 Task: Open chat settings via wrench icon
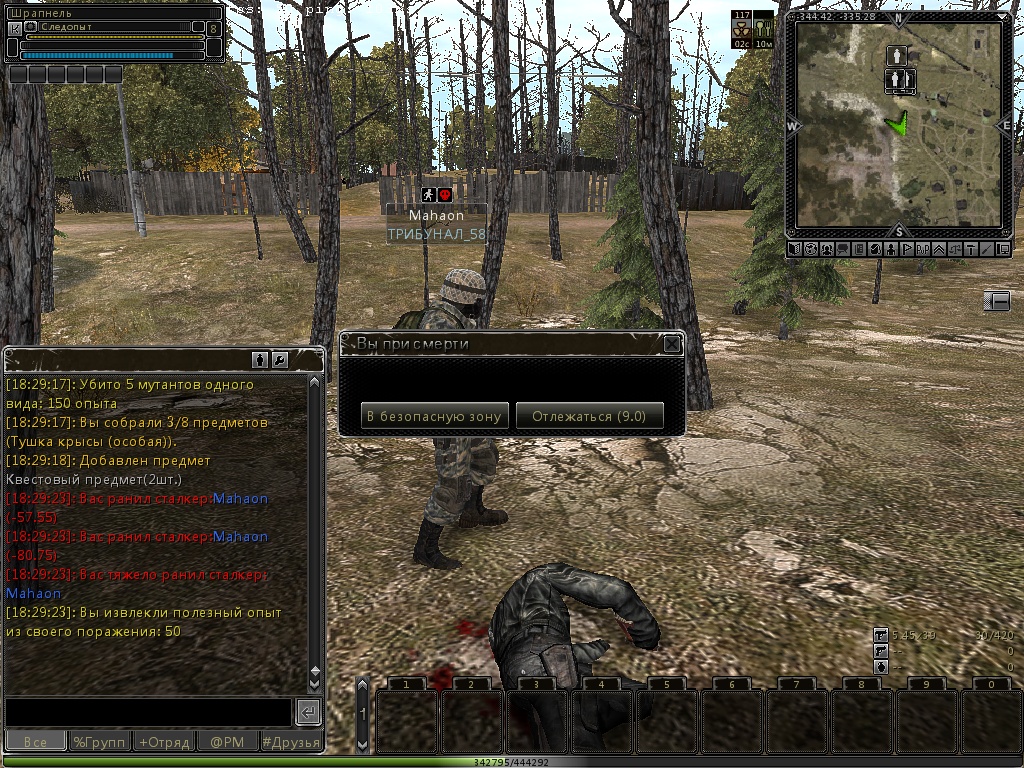280,359
